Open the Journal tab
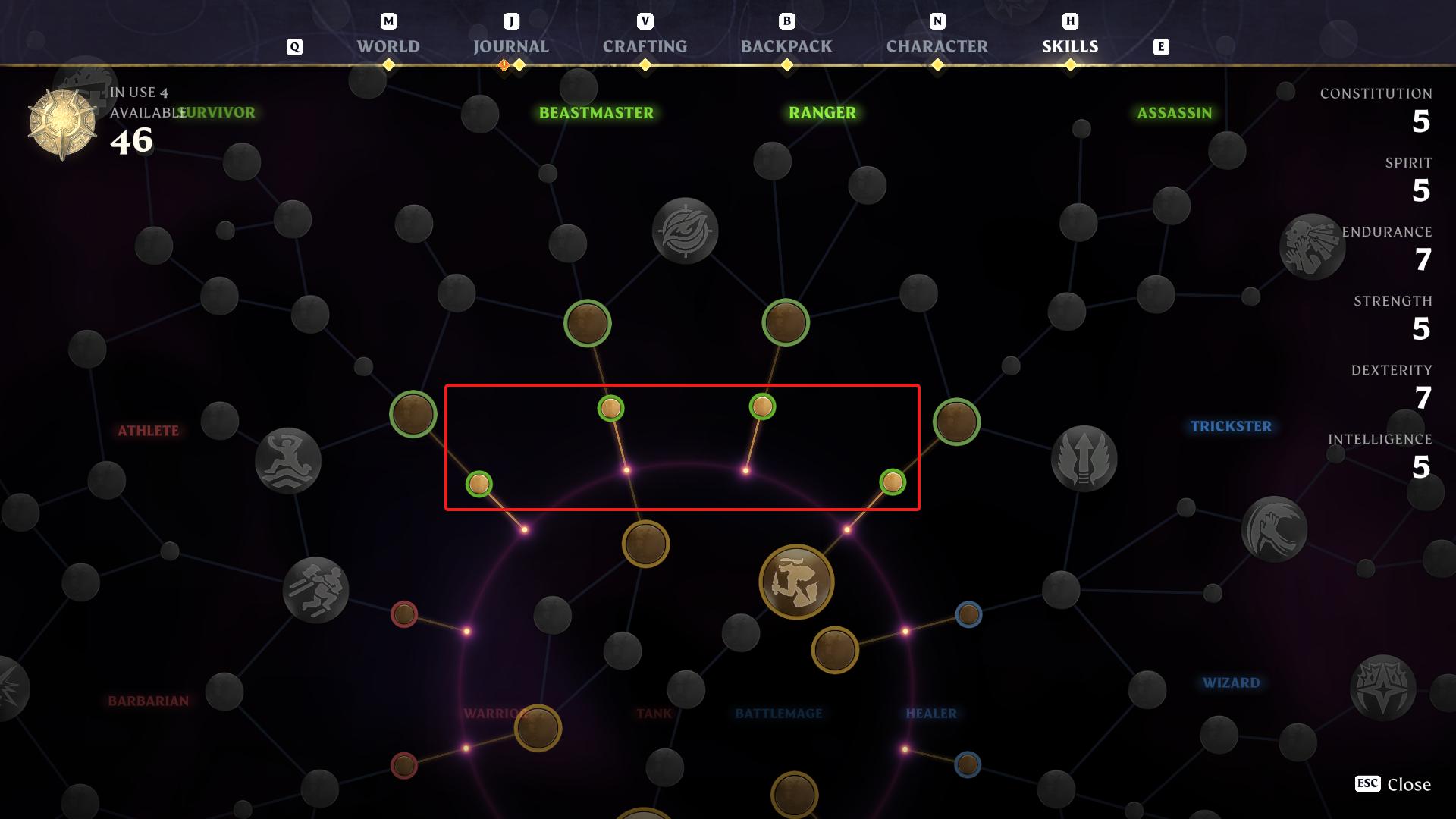 point(510,47)
